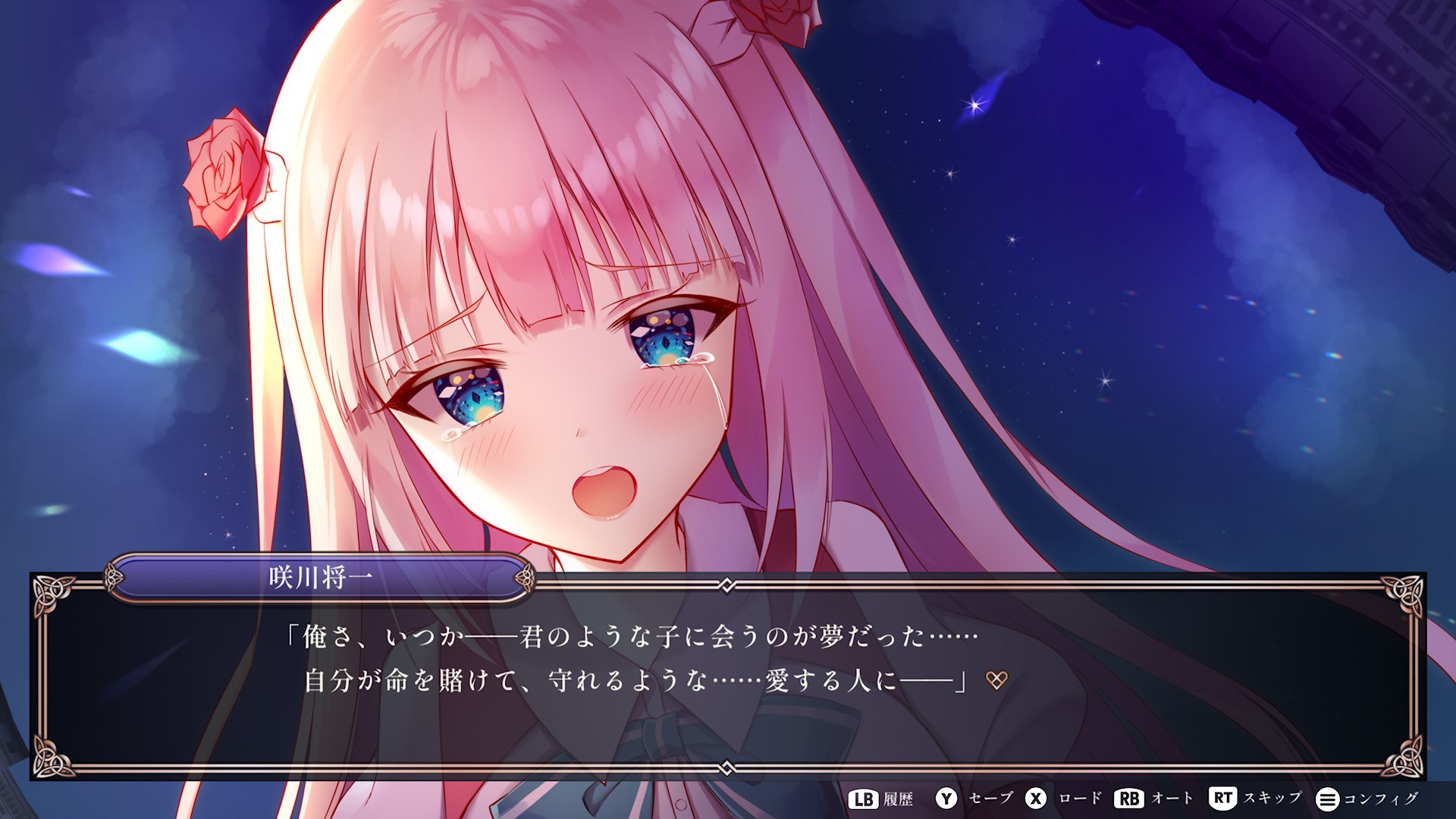Viewport: 1456px width, 819px height.
Task: Click the diamond ornament atop the dialogue frame
Action: (x=728, y=584)
